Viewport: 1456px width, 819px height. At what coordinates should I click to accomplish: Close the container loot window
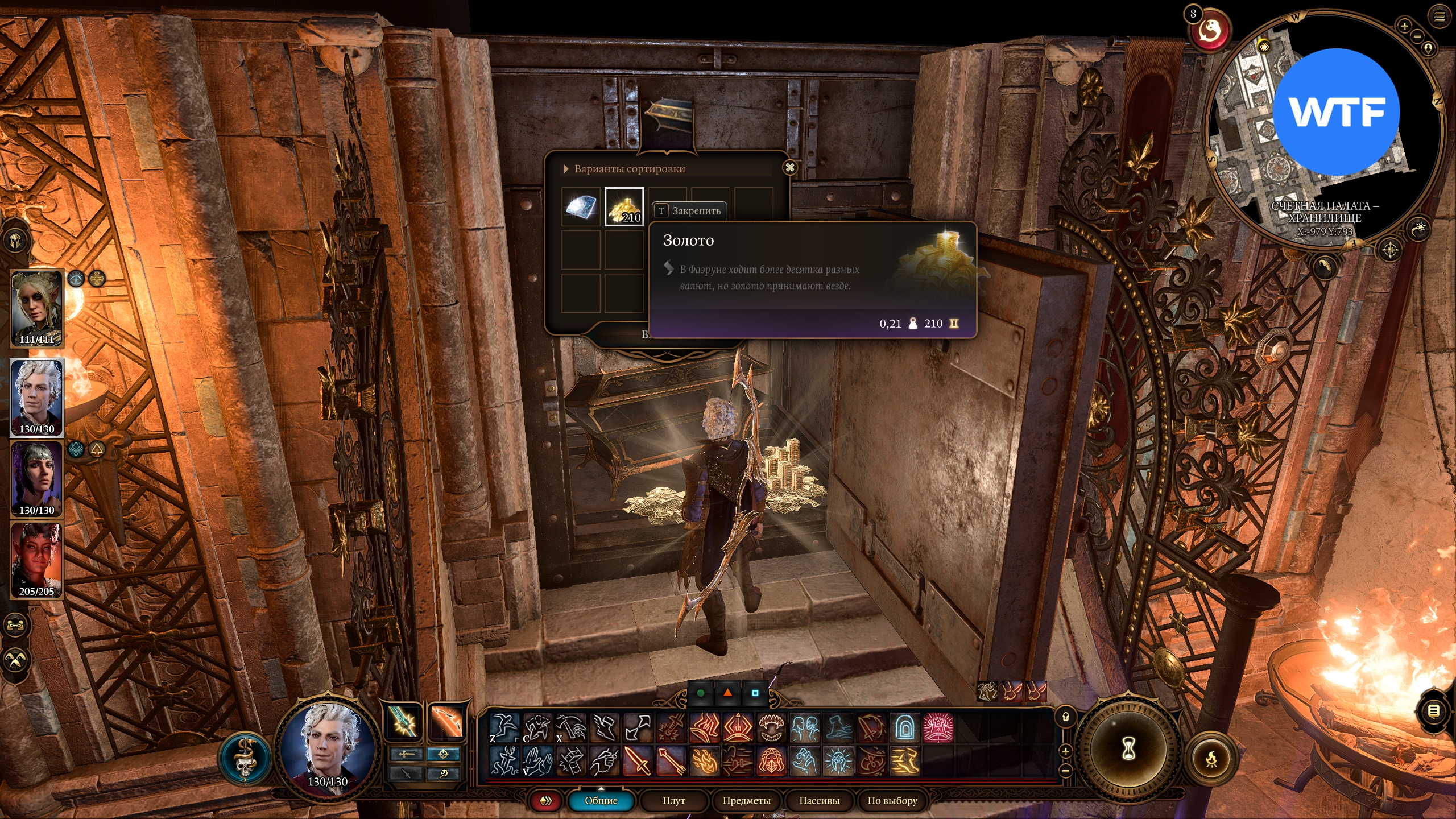(x=789, y=168)
